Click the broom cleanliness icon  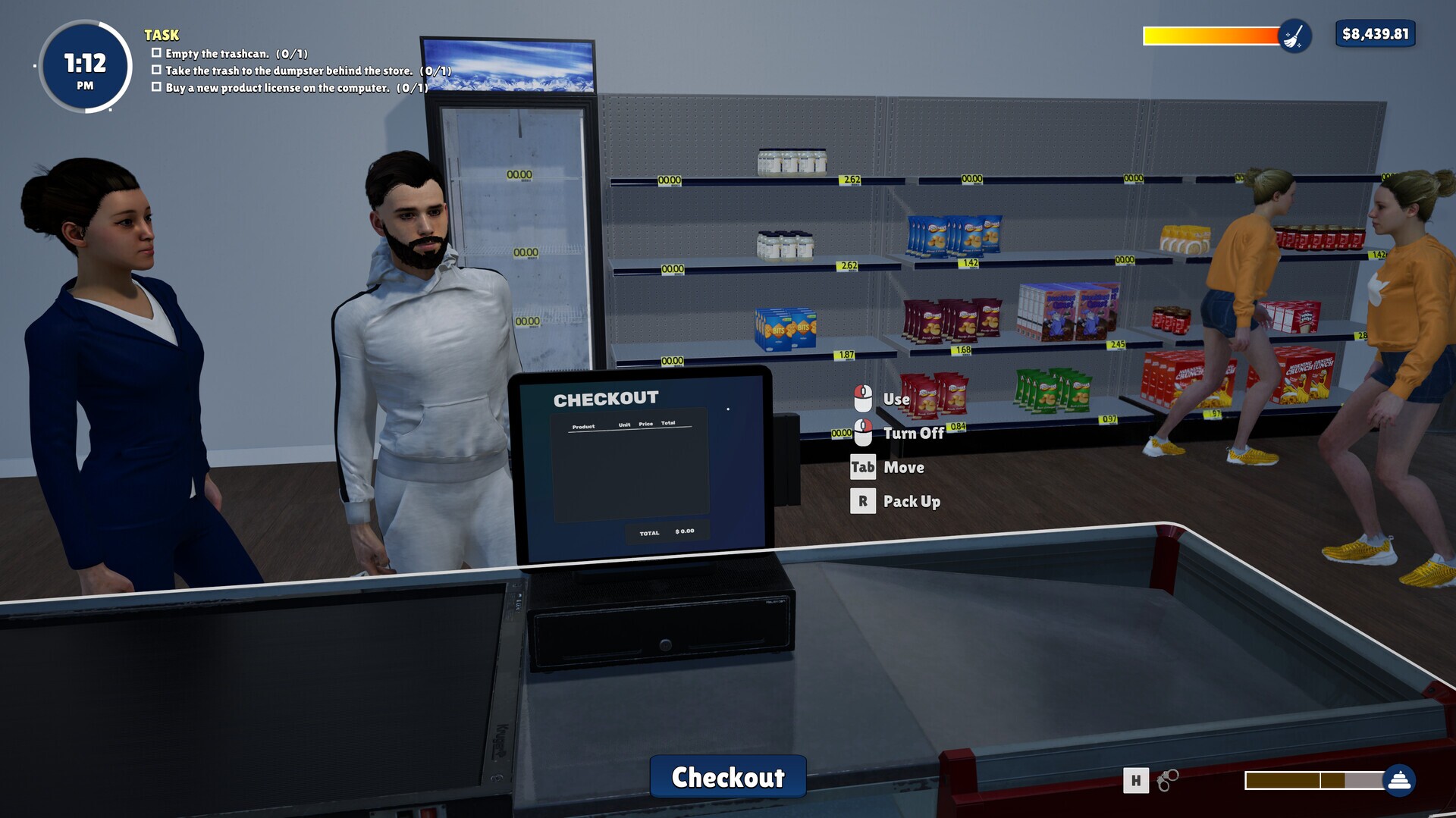[1294, 36]
